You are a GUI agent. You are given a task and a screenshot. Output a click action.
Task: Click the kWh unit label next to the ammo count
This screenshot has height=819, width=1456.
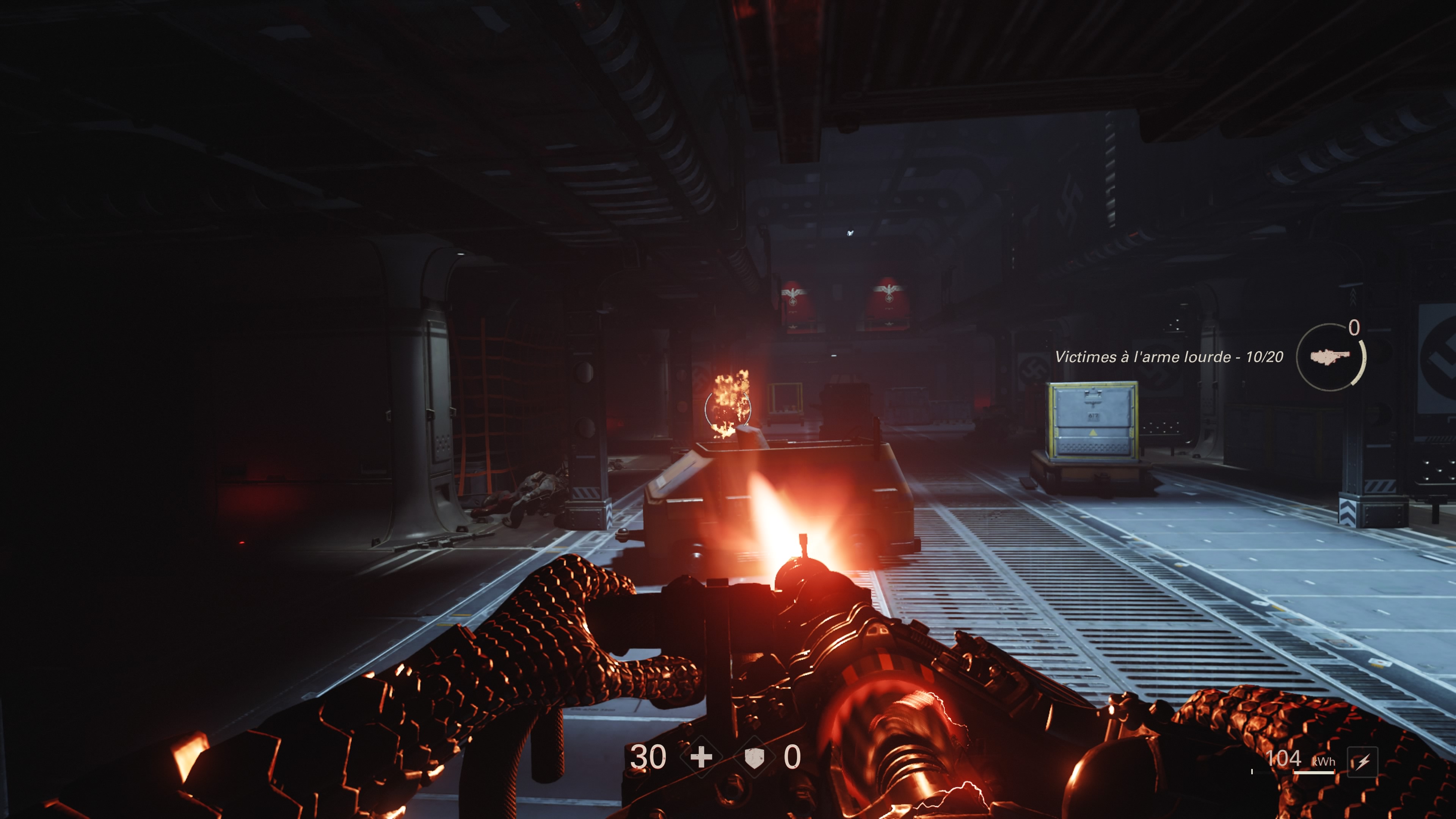click(1324, 762)
